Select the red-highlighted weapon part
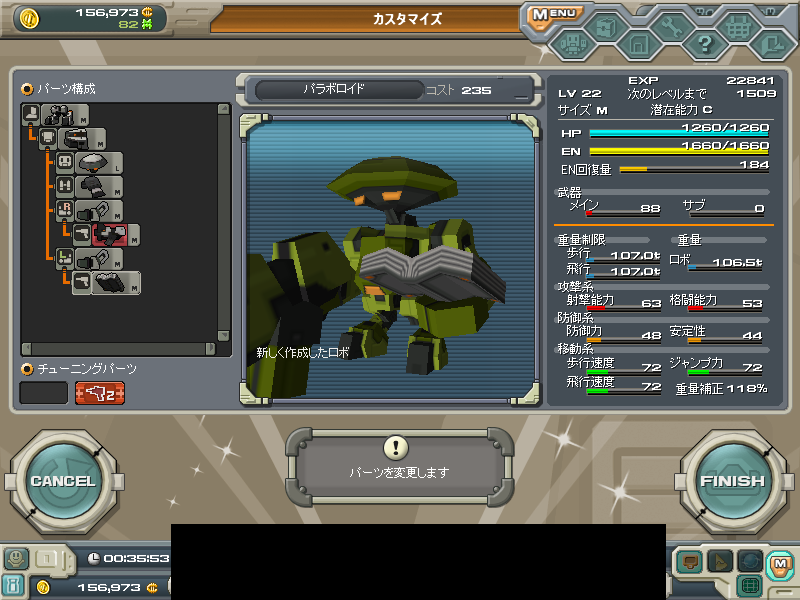This screenshot has width=800, height=600. 110,235
